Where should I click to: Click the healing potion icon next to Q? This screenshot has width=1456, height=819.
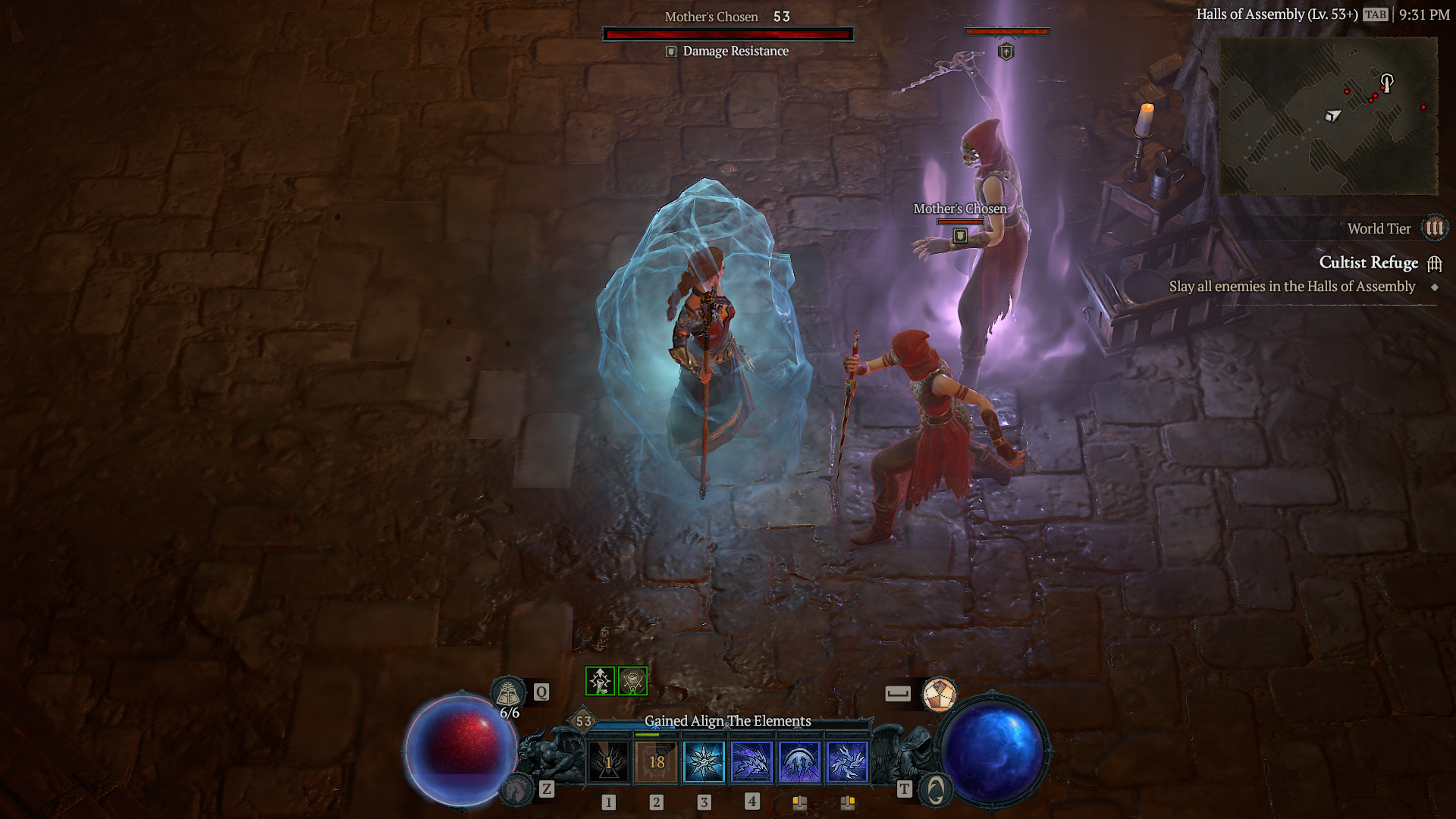(x=510, y=692)
